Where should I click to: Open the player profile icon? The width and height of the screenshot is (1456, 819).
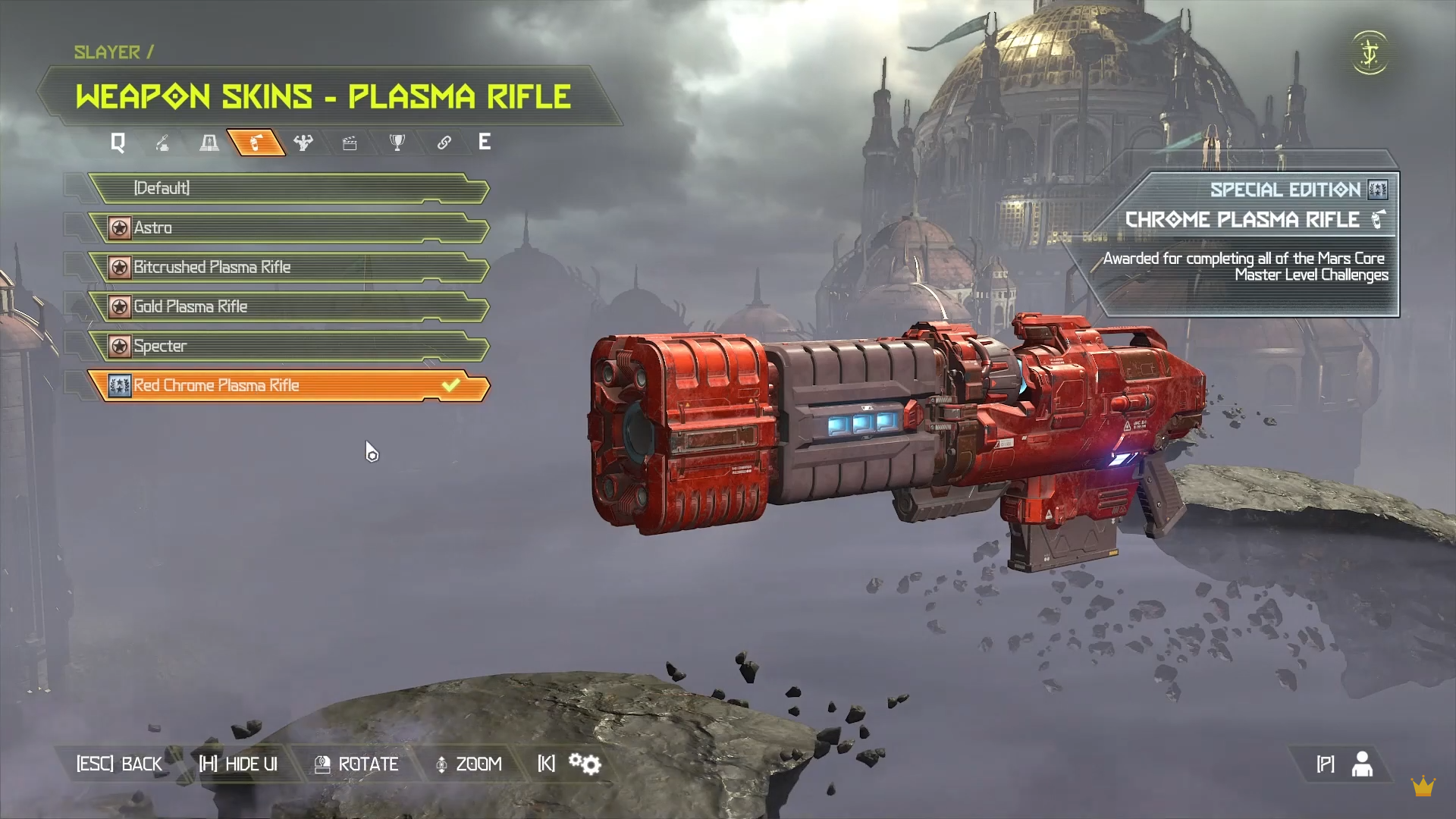1362,764
